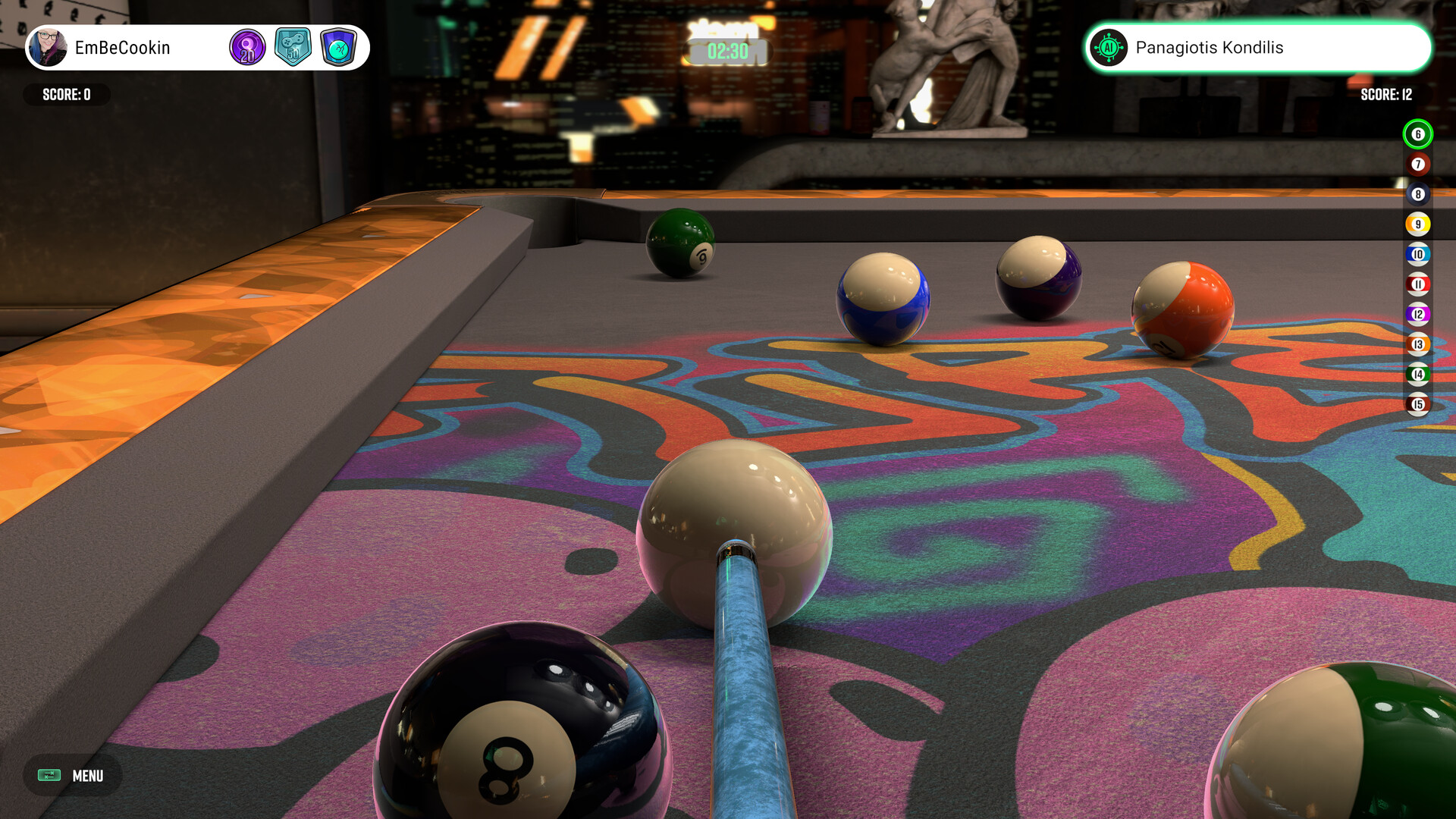Select the 8 ball icon on the right sidebar

tap(1417, 194)
